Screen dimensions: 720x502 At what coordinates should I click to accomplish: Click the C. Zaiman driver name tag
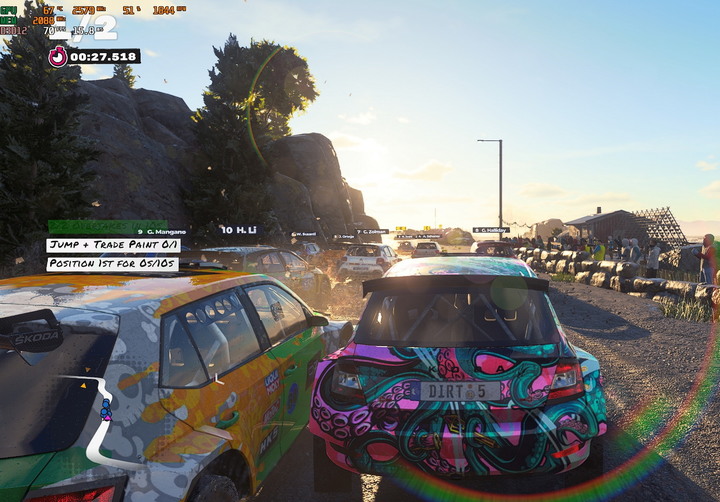pyautogui.click(x=372, y=232)
